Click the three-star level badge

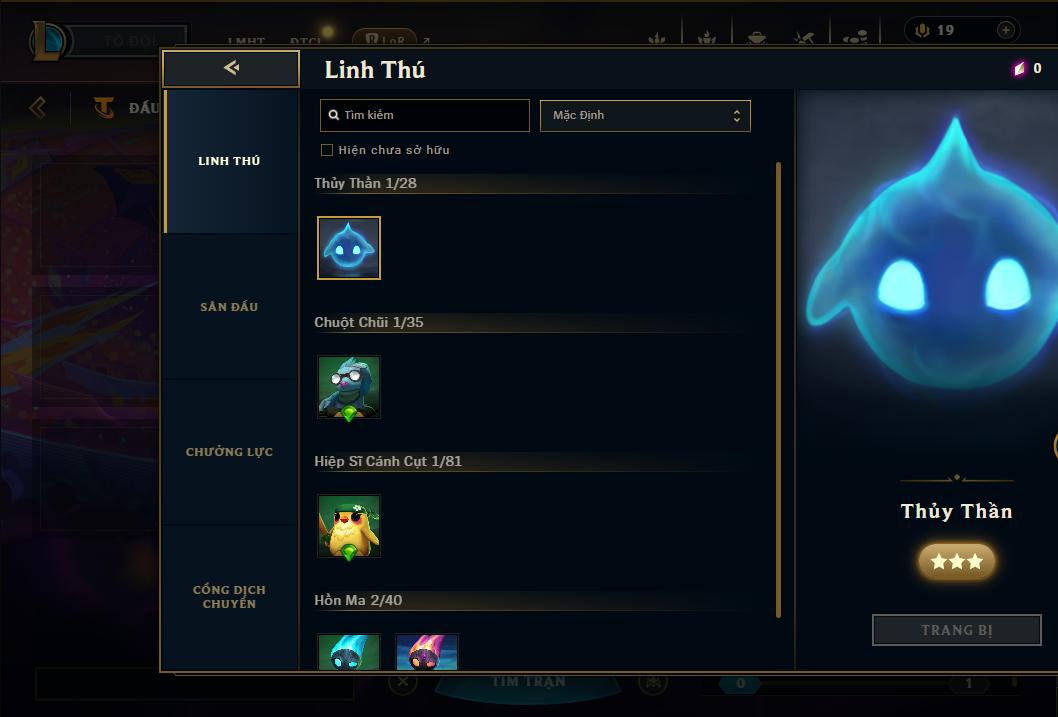(957, 562)
